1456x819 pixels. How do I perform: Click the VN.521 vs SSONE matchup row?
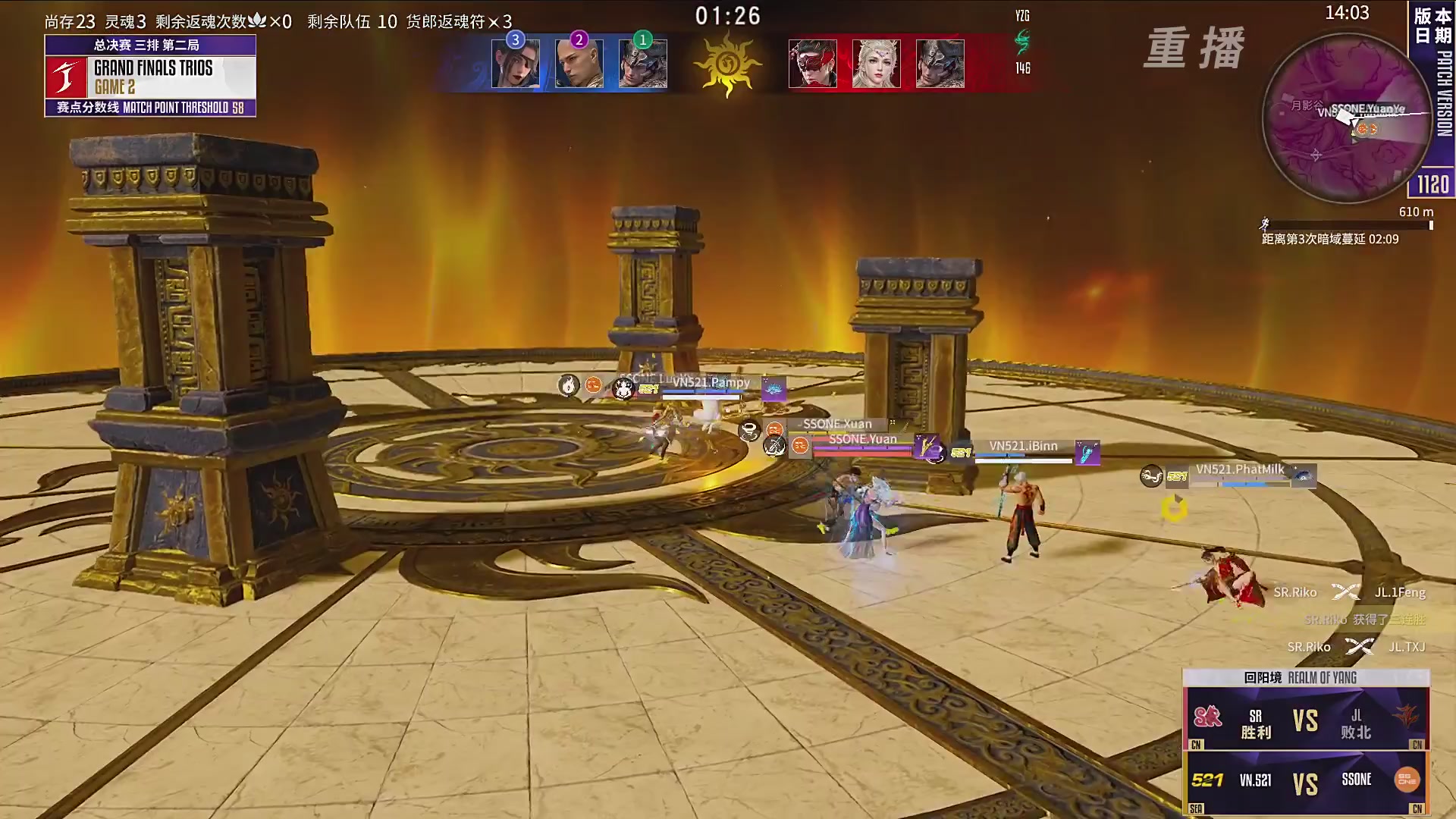(1306, 783)
